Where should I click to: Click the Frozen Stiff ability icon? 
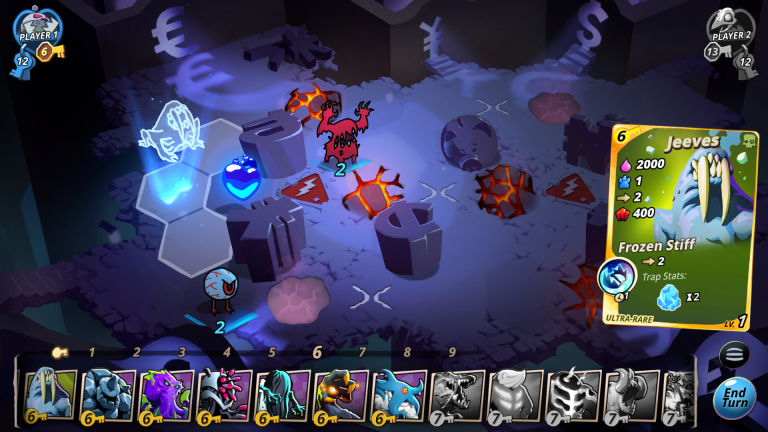click(x=616, y=277)
